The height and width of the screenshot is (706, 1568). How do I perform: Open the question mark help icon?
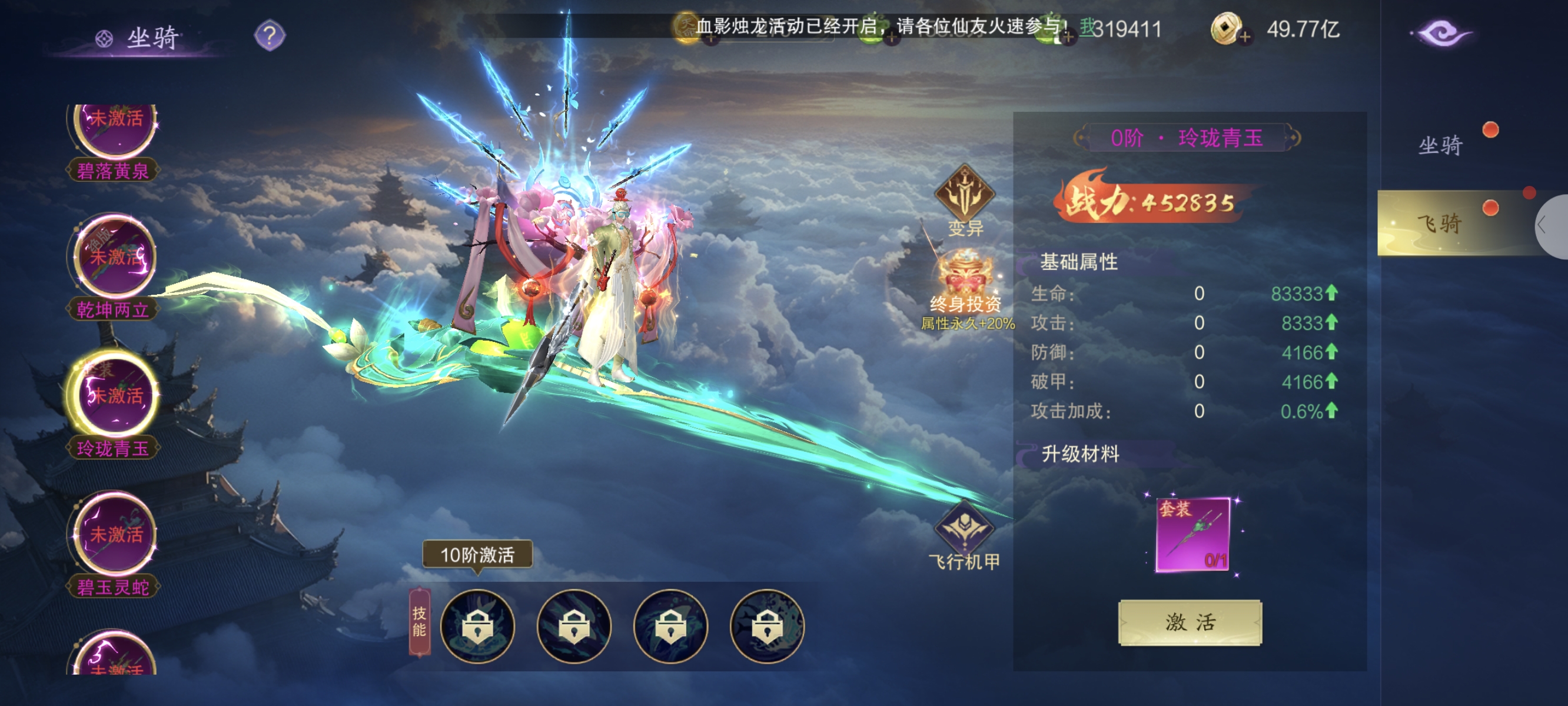point(269,35)
